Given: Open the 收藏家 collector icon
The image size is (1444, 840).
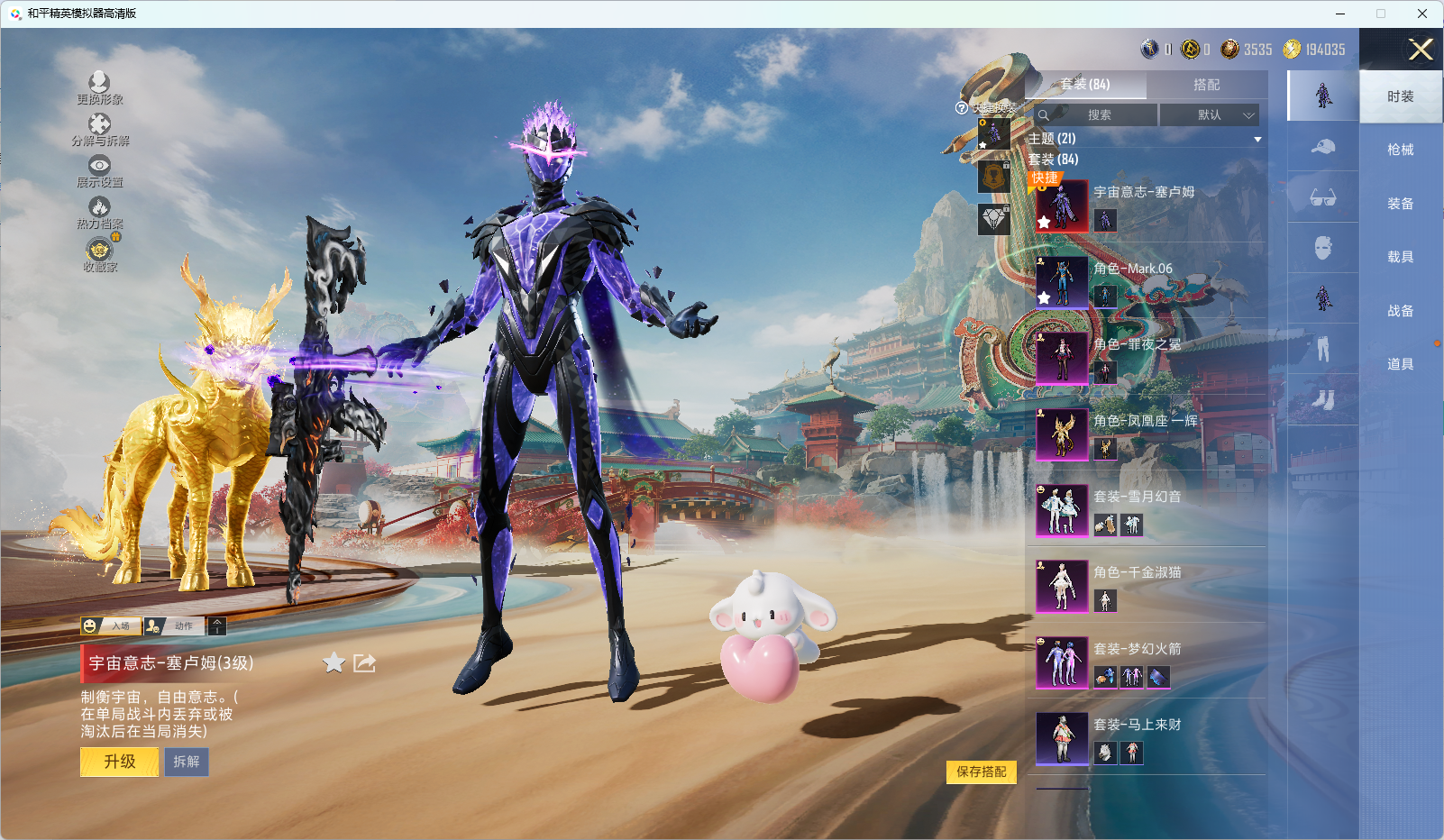Looking at the screenshot, I should pos(99,254).
